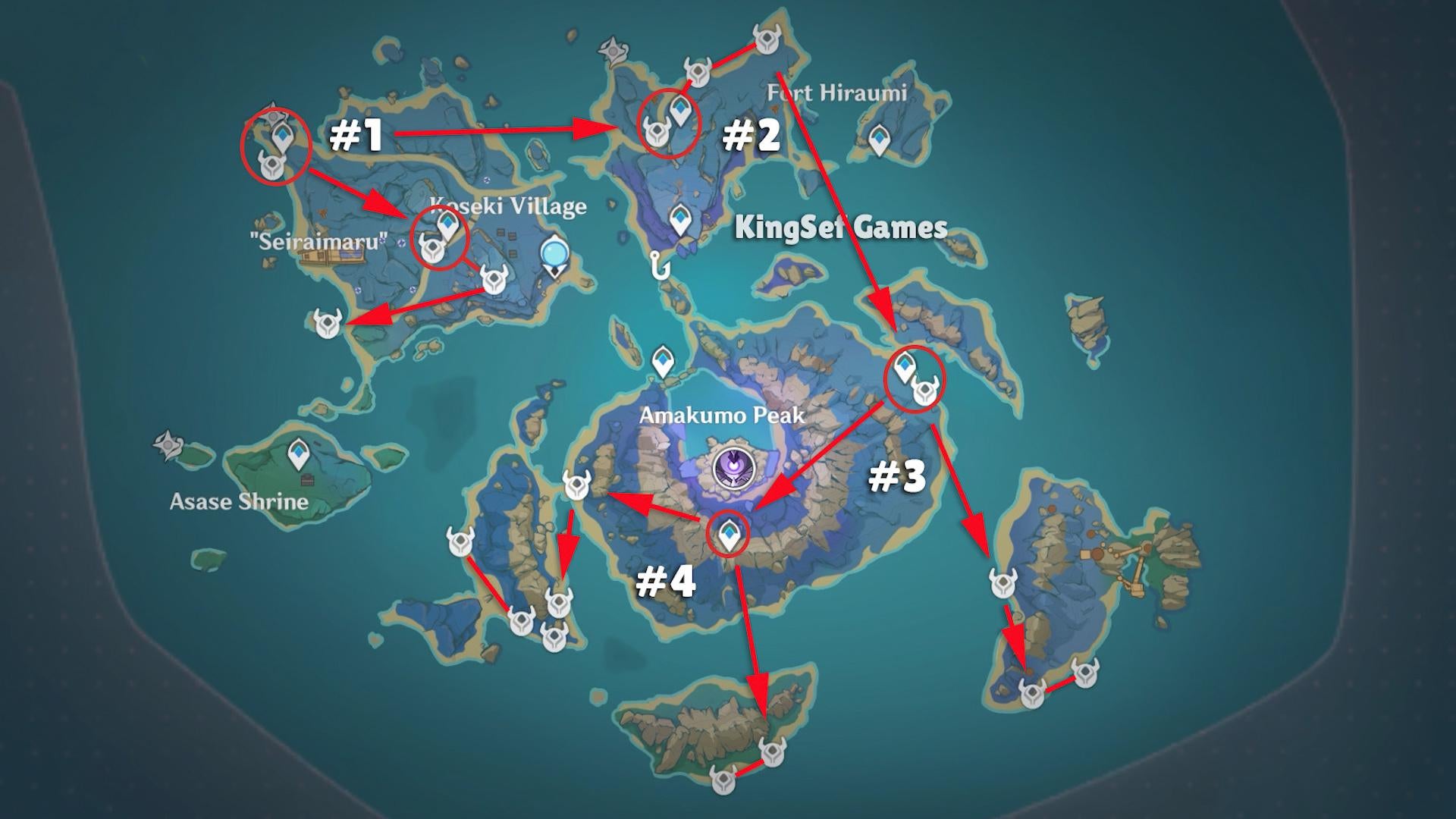Select the horned enemy marker below "Seiraimaru"
Screen dimensions: 1456x819
(x=328, y=322)
